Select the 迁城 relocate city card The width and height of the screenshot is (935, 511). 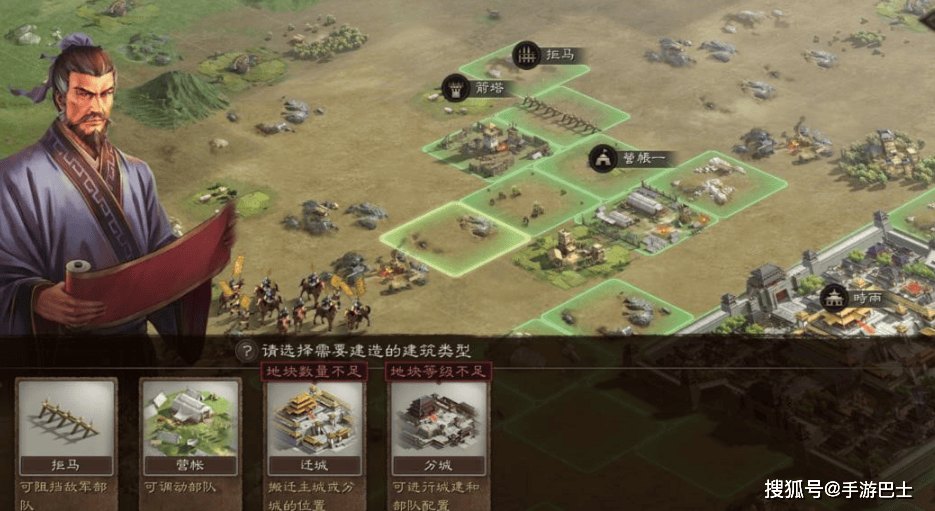click(315, 427)
